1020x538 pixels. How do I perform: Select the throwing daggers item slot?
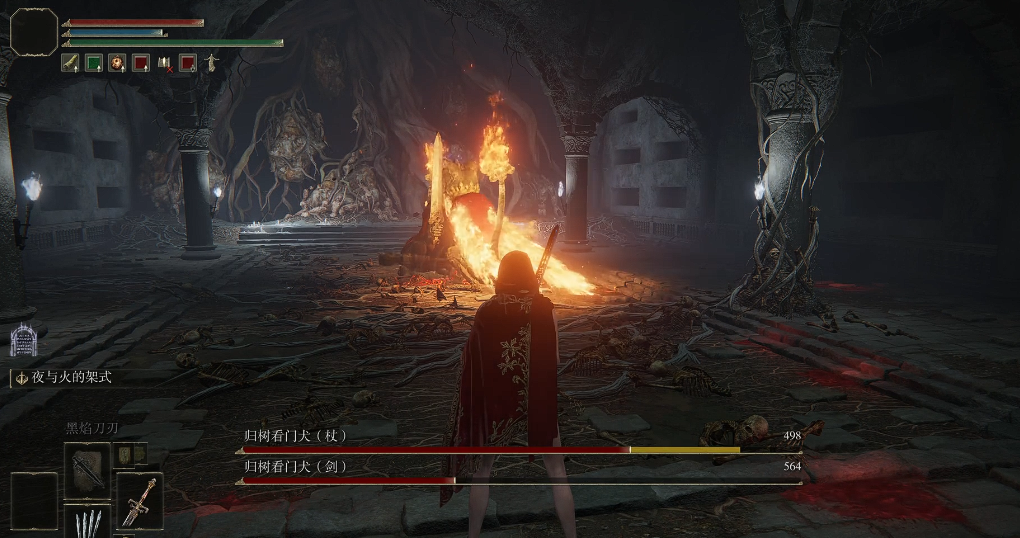click(x=87, y=522)
